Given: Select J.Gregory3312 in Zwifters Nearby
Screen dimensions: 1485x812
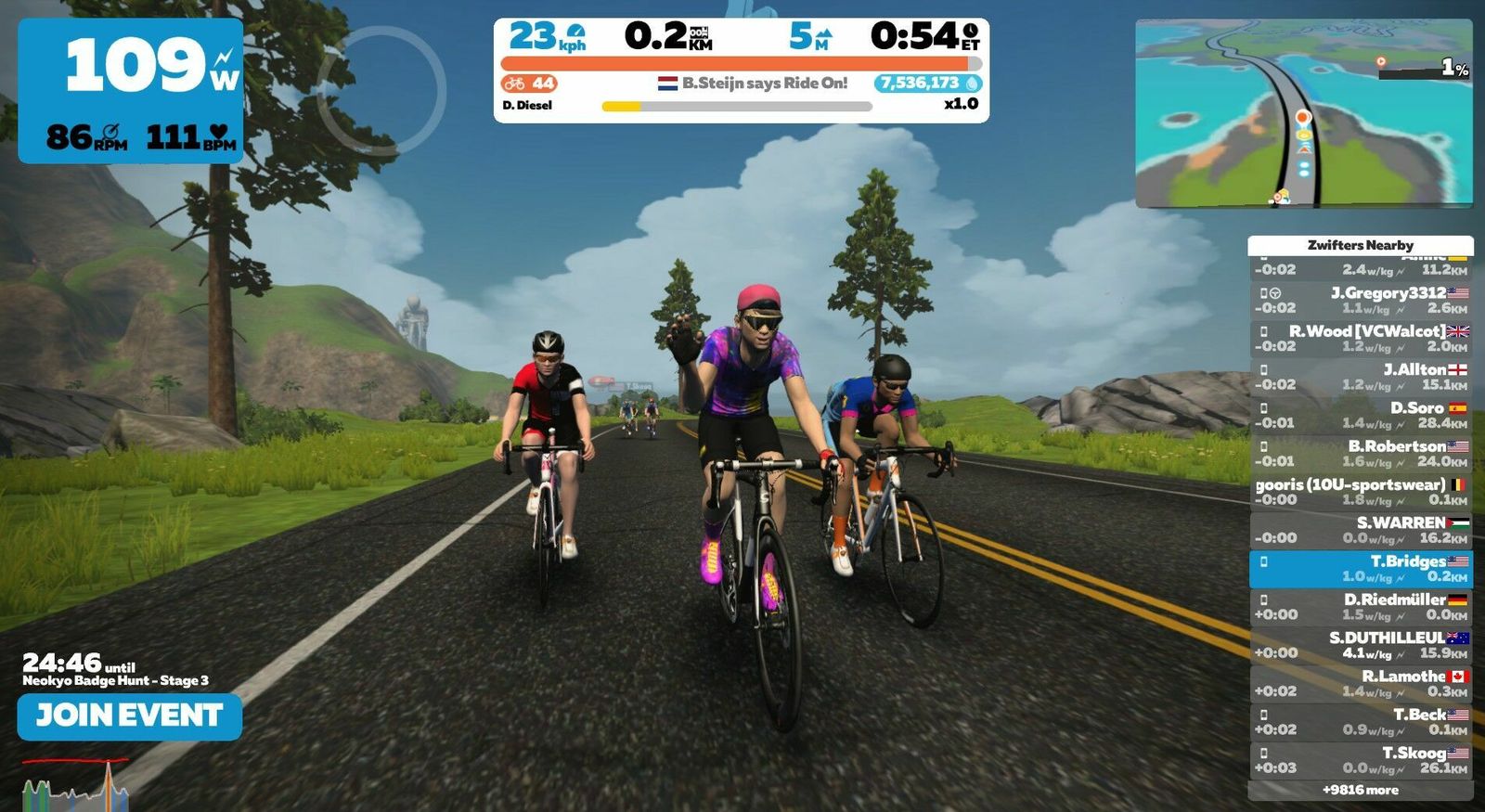Looking at the screenshot, I should (x=1360, y=300).
